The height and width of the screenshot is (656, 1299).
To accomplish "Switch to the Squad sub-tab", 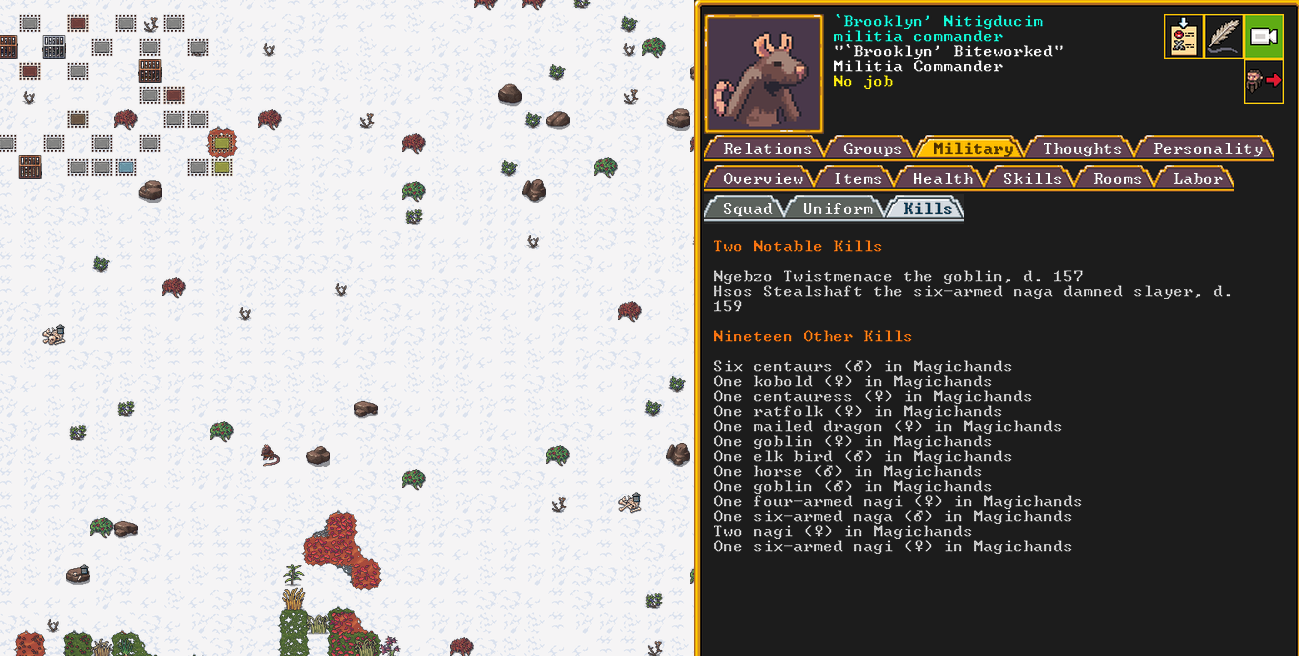I will tap(747, 208).
